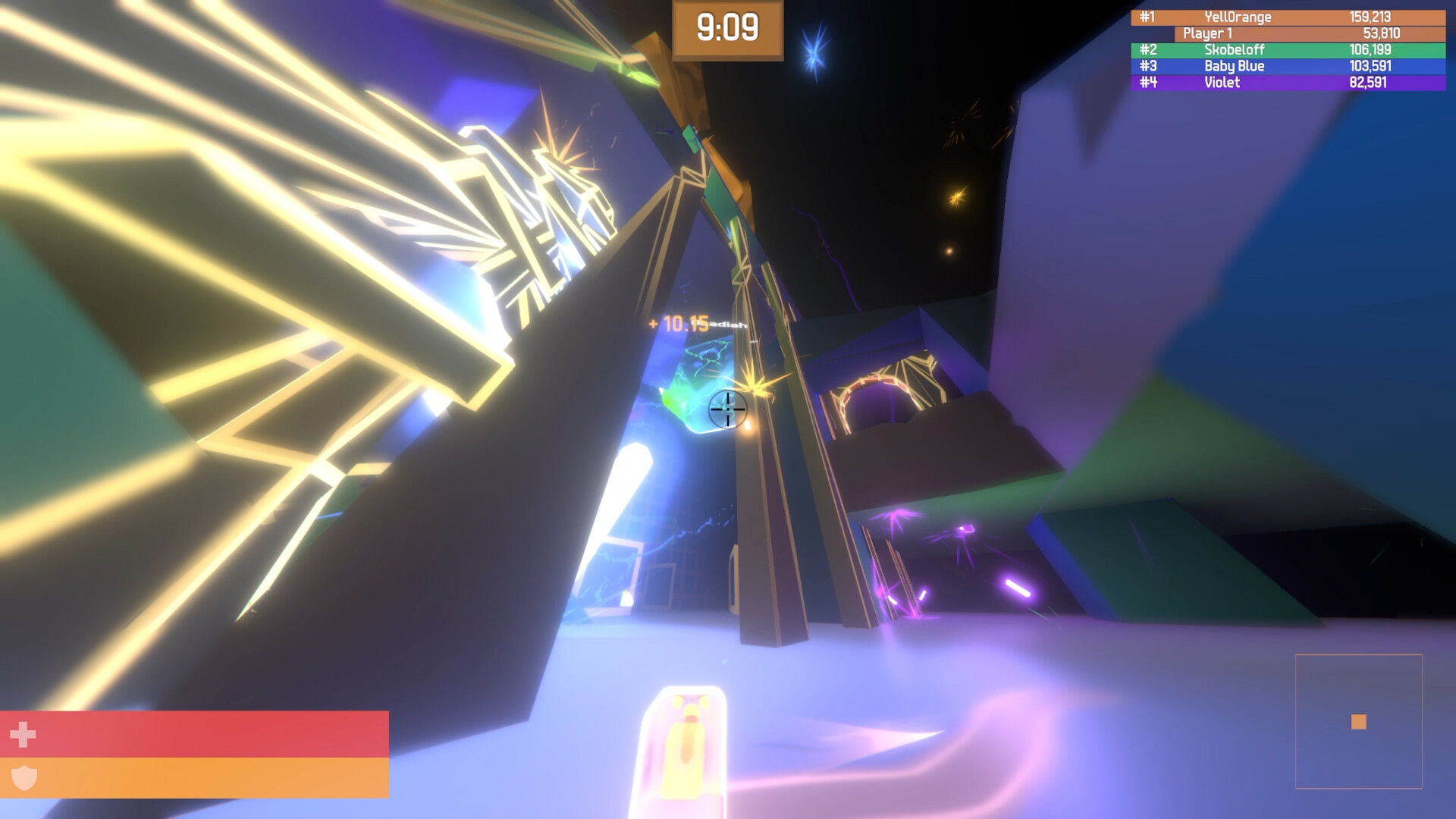Click the adiah player nametag
Image resolution: width=1456 pixels, height=819 pixels.
[x=723, y=325]
